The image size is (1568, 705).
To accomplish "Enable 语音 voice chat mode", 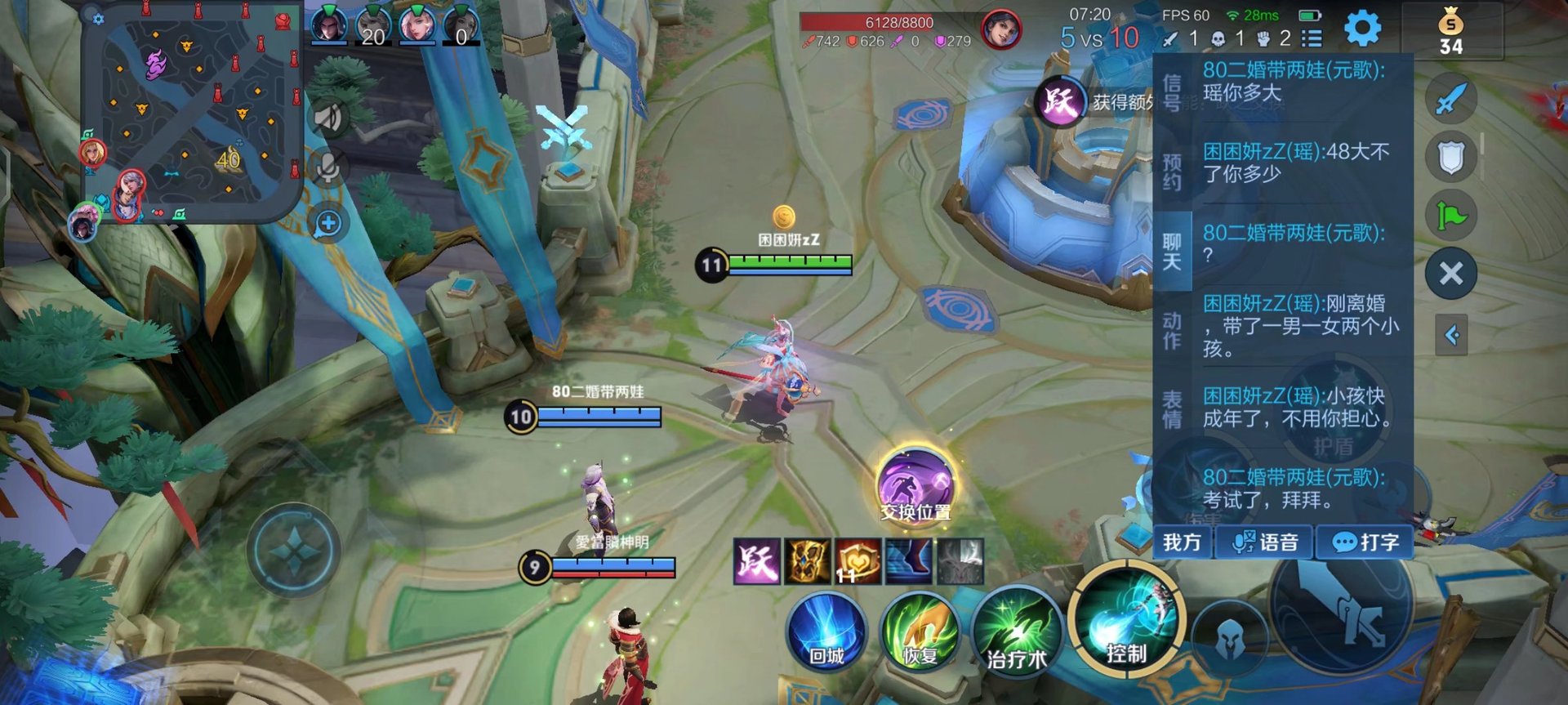I will [x=1265, y=541].
